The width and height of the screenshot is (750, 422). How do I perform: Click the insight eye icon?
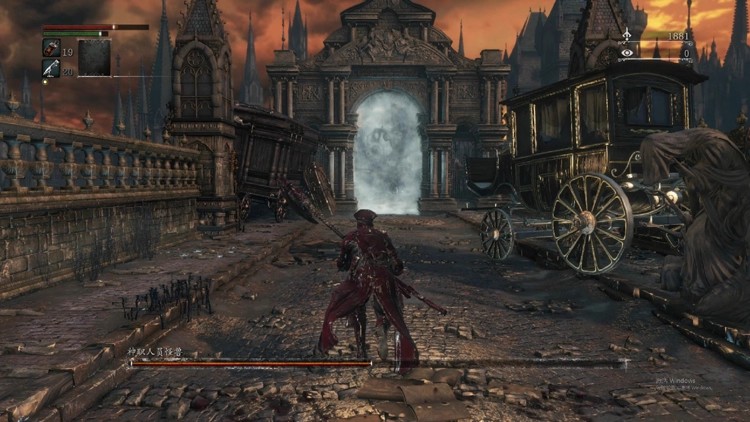click(627, 51)
